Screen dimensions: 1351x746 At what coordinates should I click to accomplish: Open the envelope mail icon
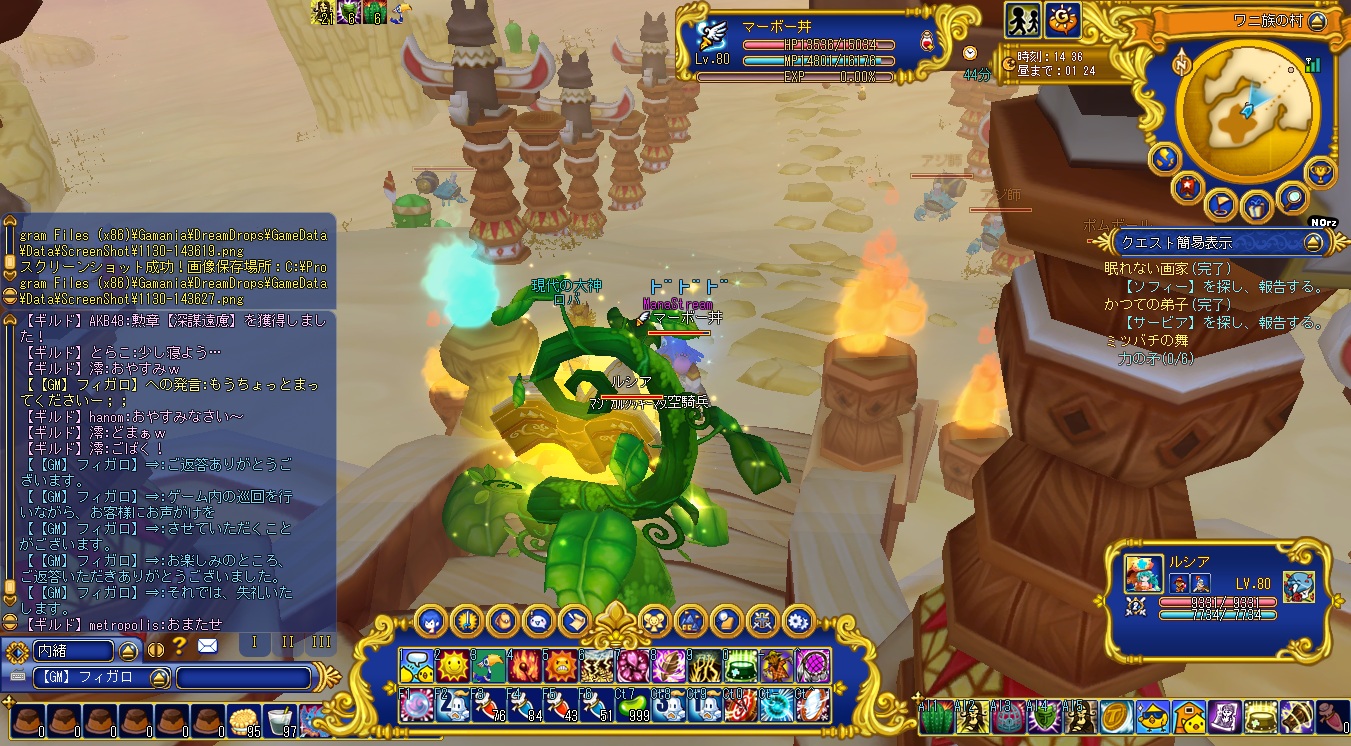(x=207, y=646)
